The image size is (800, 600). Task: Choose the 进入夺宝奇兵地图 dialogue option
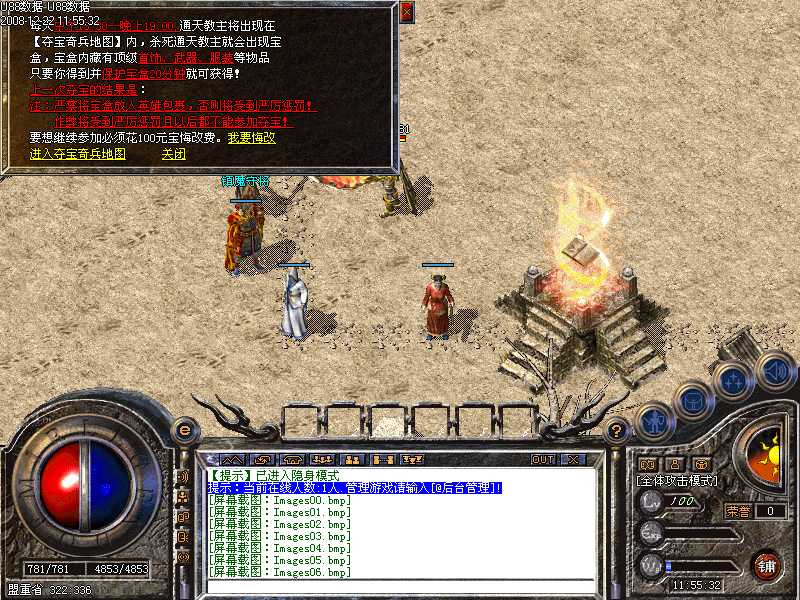(x=78, y=154)
